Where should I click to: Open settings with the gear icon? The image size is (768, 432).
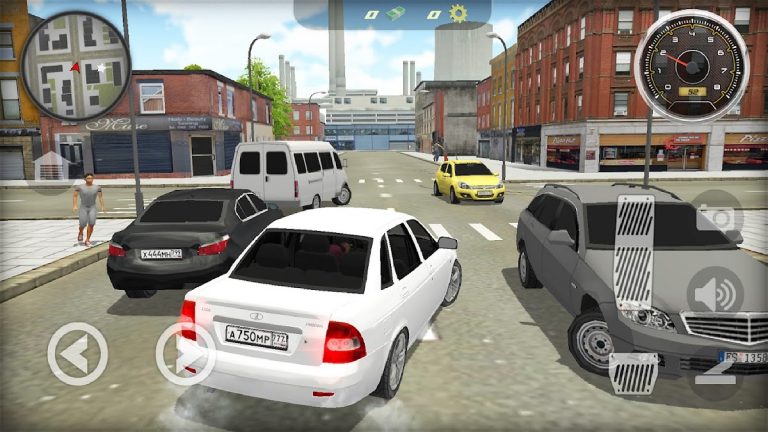458,14
